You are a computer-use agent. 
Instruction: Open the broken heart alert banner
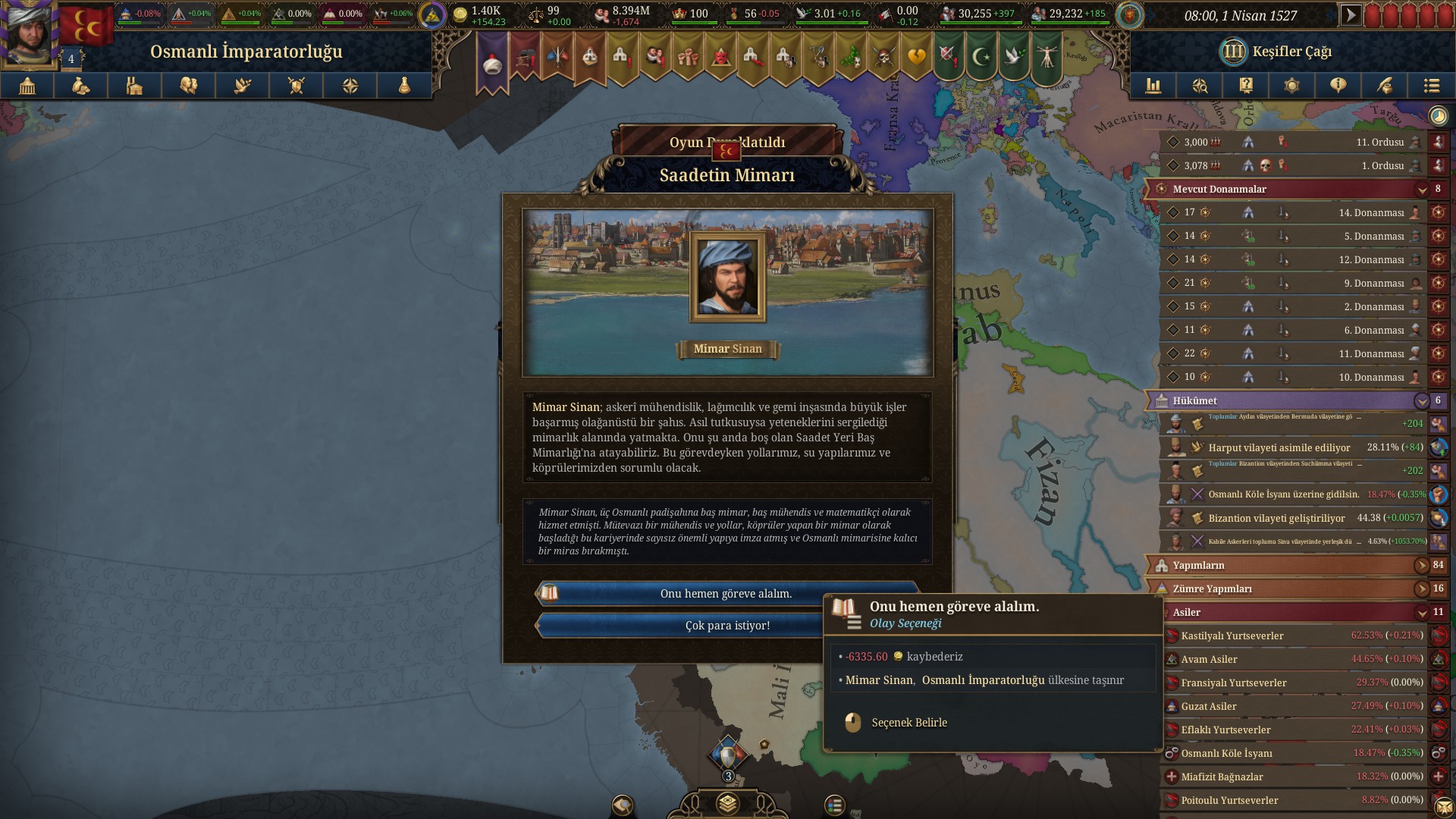pos(916,57)
